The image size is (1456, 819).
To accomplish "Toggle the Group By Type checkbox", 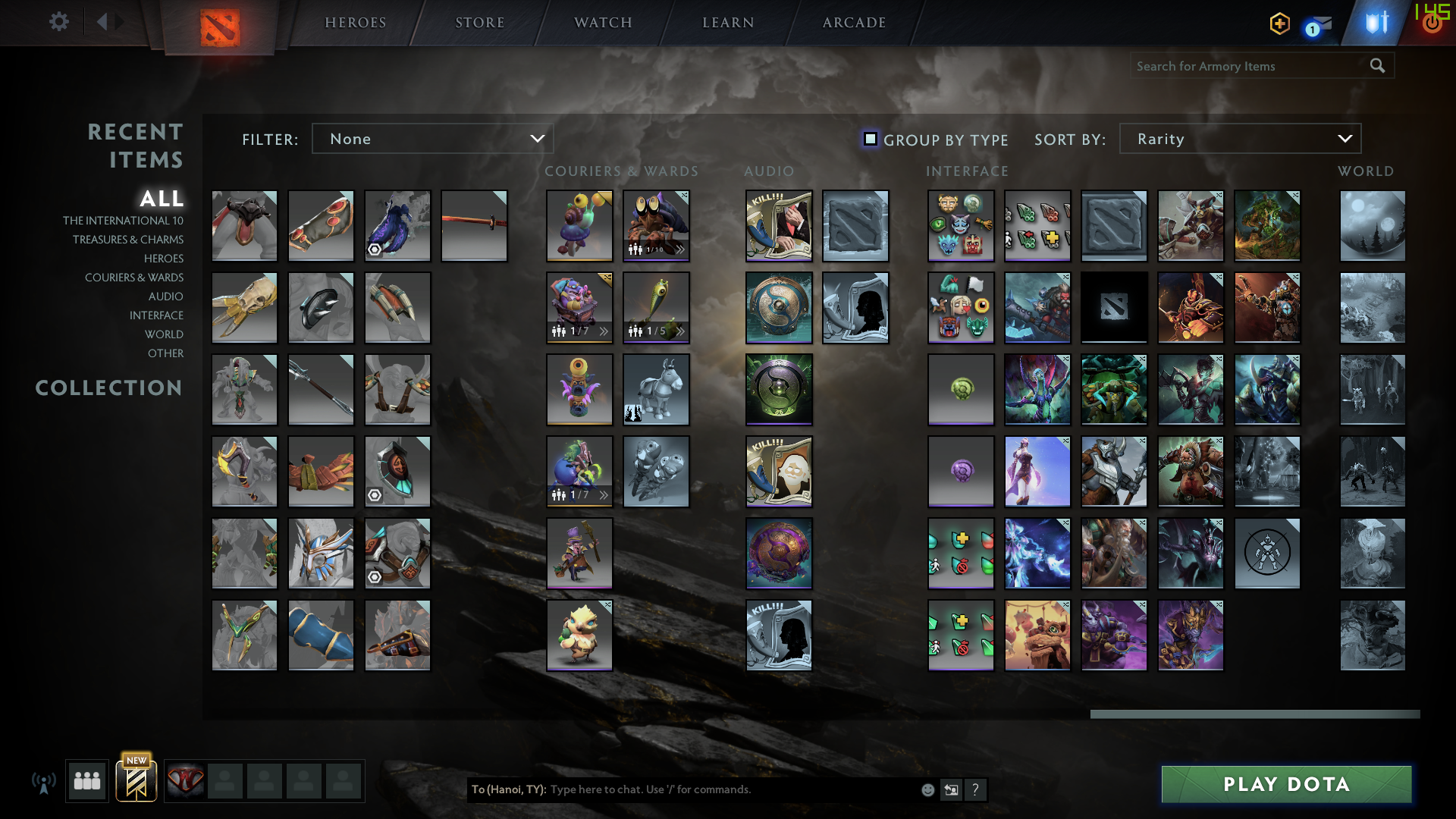I will pyautogui.click(x=870, y=139).
